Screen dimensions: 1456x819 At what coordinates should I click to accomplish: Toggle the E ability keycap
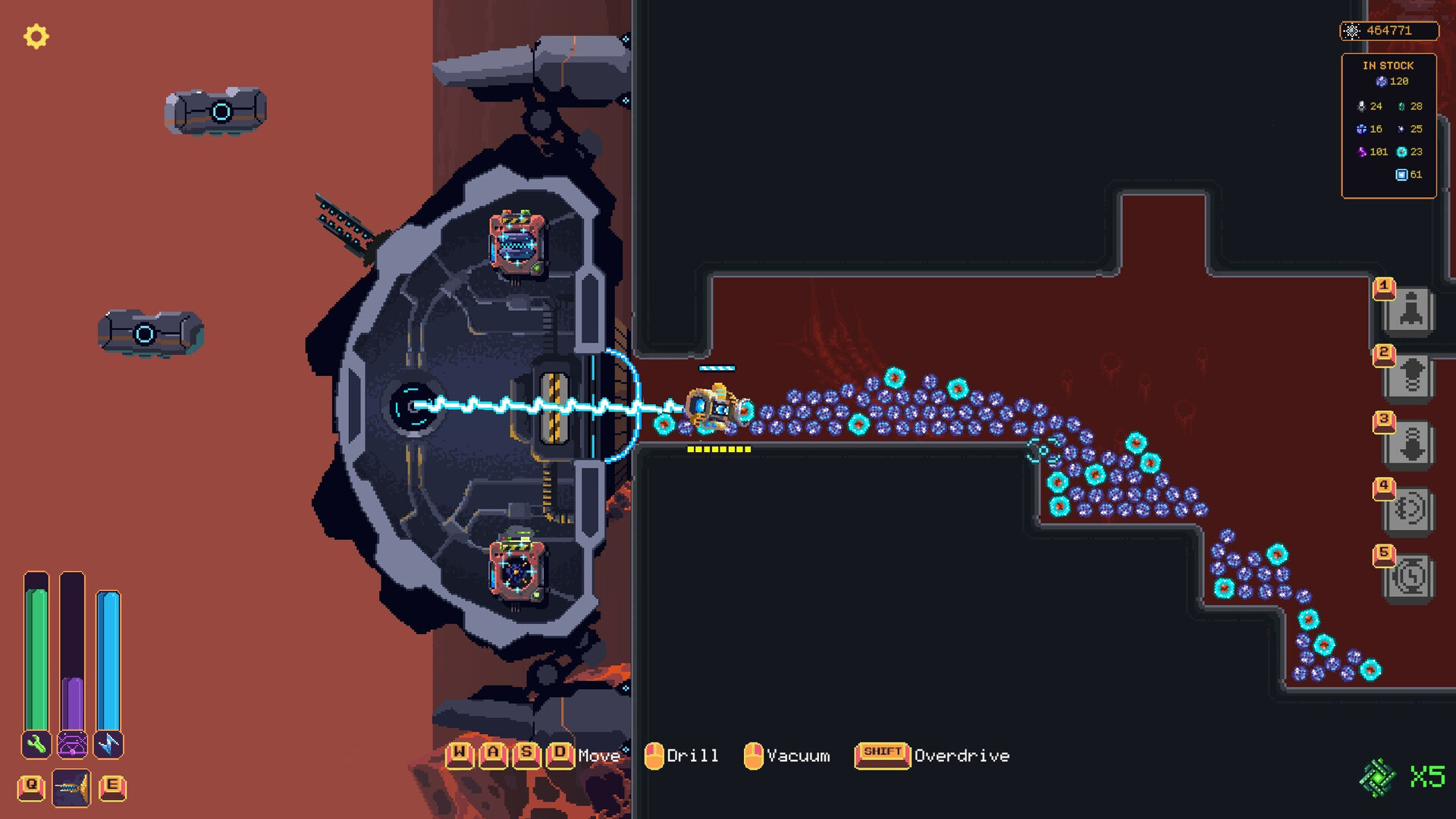(111, 787)
